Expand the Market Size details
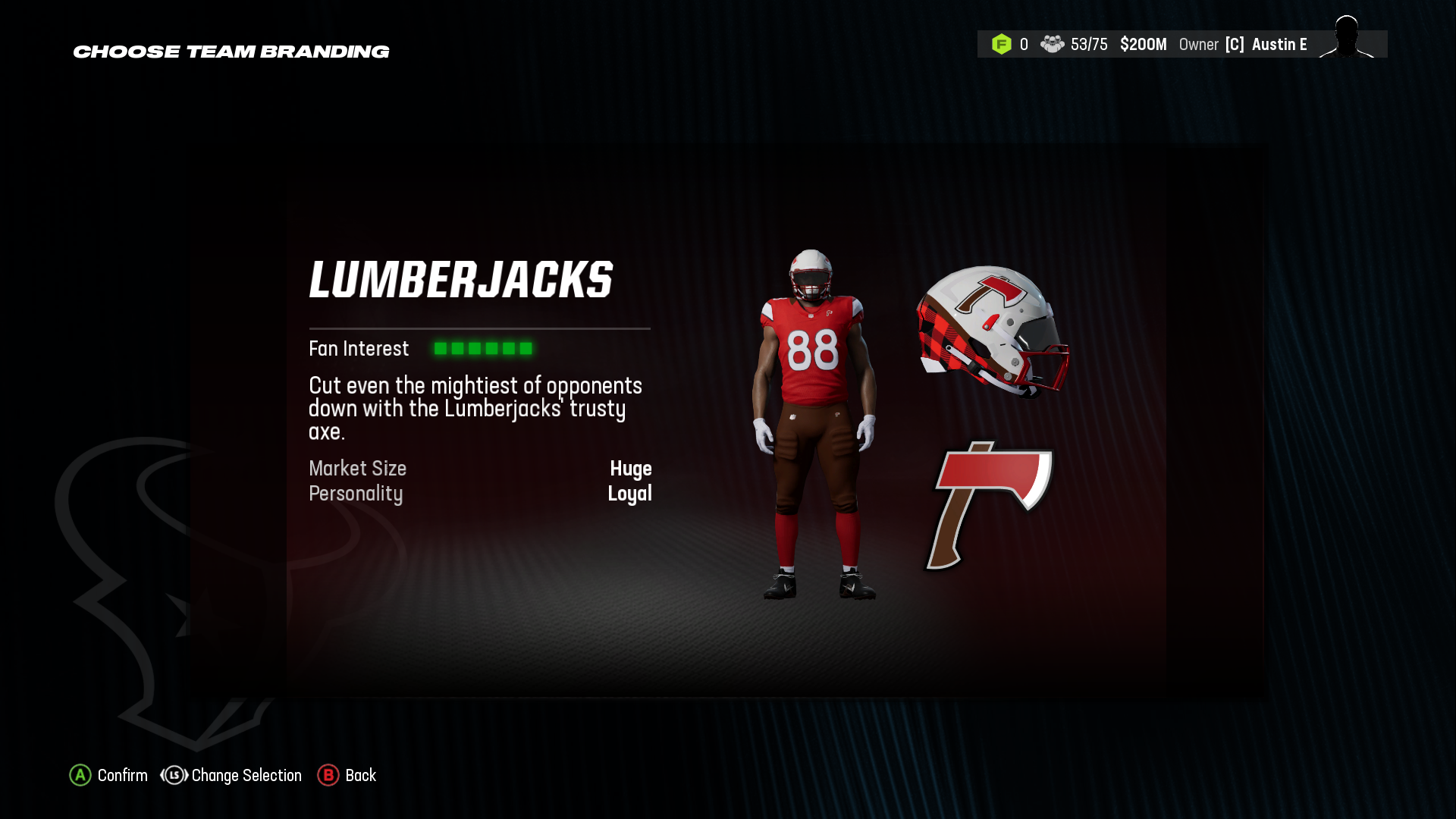Image resolution: width=1456 pixels, height=819 pixels. click(x=356, y=469)
